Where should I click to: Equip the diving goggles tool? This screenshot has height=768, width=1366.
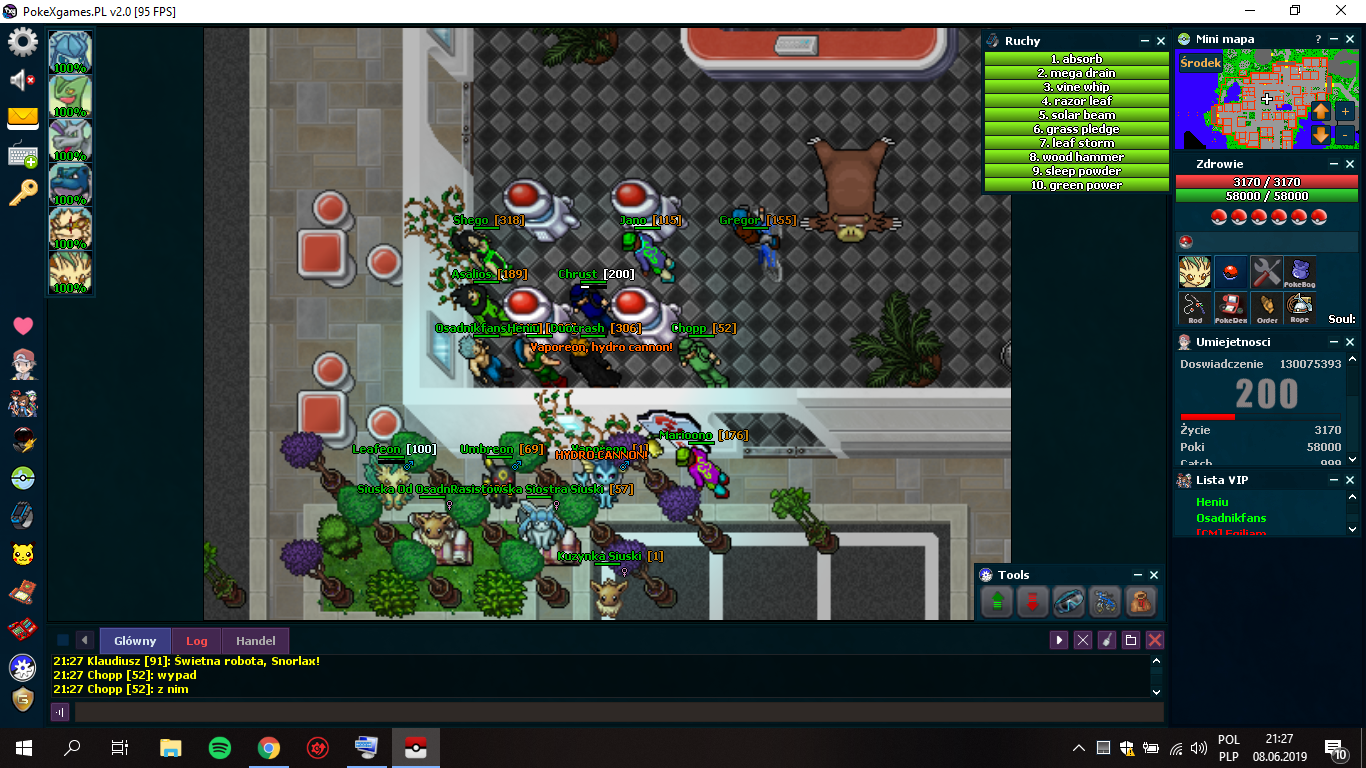(x=1068, y=602)
